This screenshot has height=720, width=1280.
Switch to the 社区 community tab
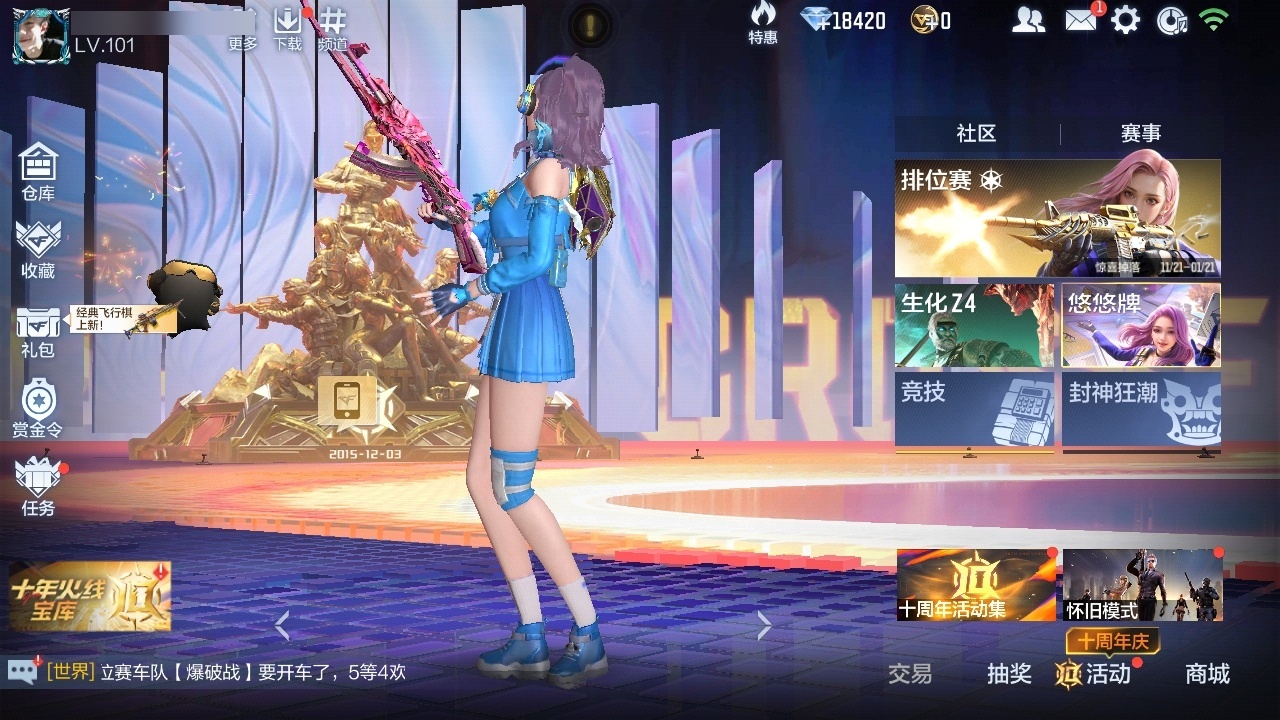pyautogui.click(x=974, y=132)
